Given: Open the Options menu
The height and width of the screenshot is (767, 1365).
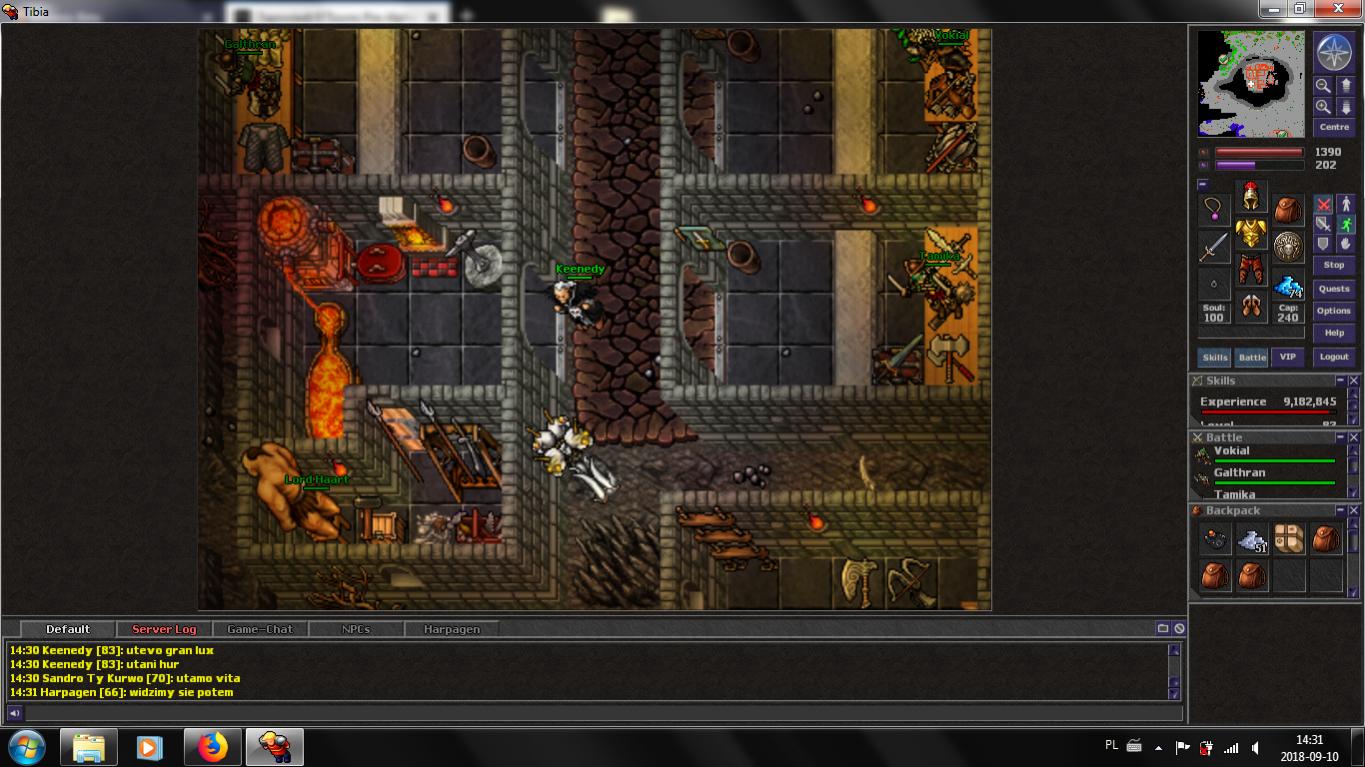Looking at the screenshot, I should pos(1334,311).
